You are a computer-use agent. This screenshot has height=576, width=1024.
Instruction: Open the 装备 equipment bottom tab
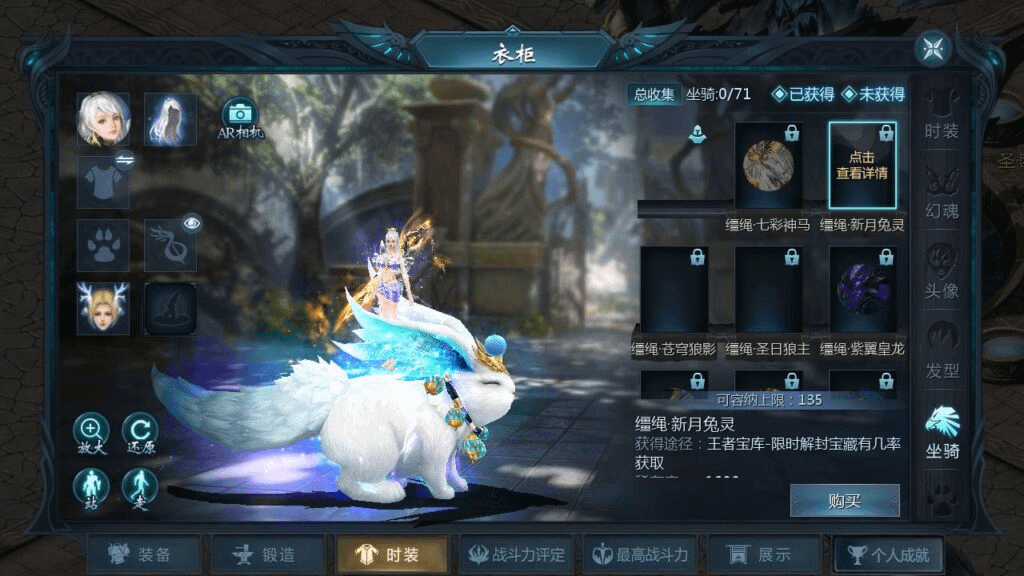143,555
